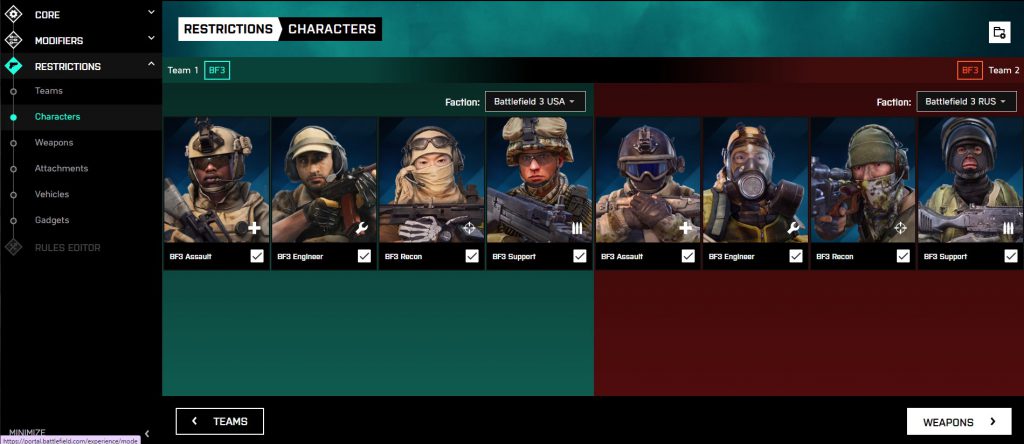Go back to Teams page

220,422
